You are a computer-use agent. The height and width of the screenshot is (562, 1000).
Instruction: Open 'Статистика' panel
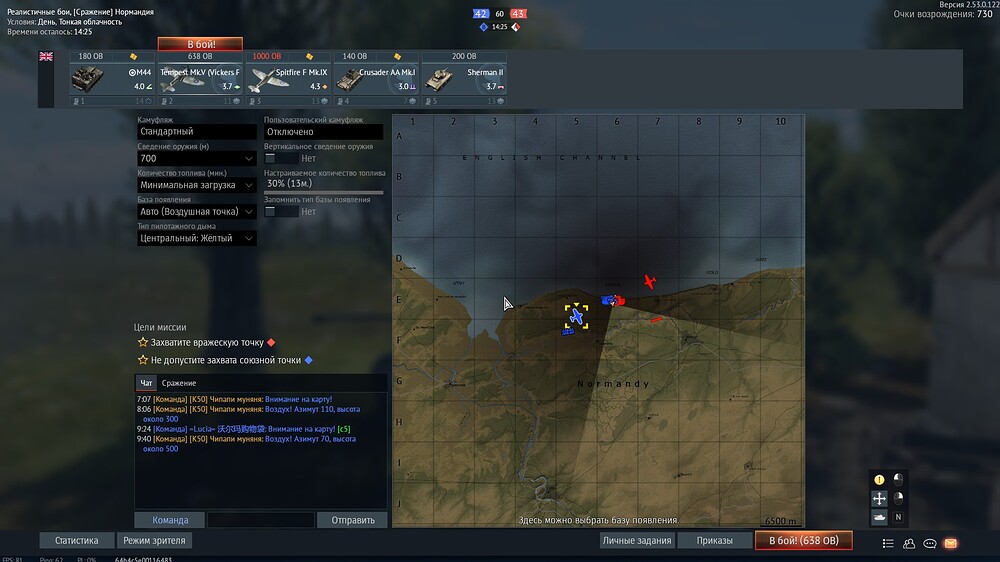77,540
